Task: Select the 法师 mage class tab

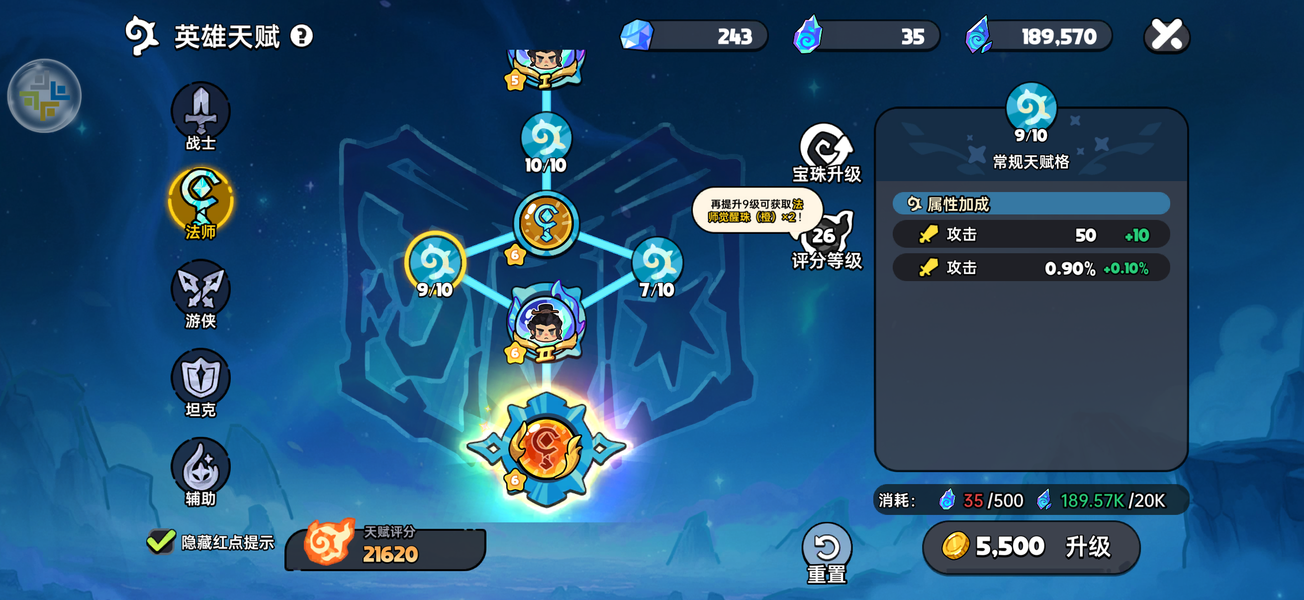Action: pos(201,200)
